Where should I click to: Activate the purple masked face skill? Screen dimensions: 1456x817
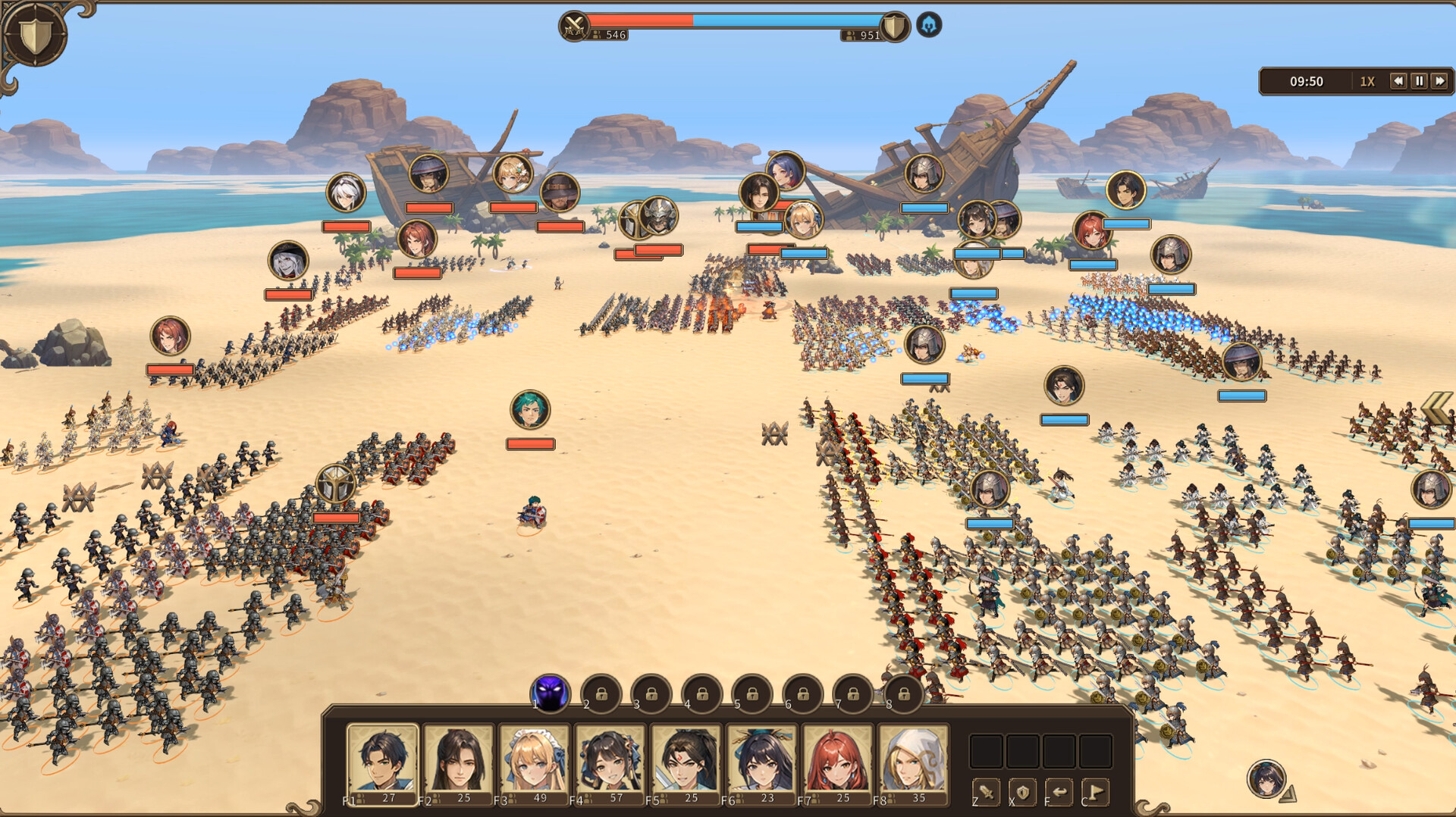point(551,693)
